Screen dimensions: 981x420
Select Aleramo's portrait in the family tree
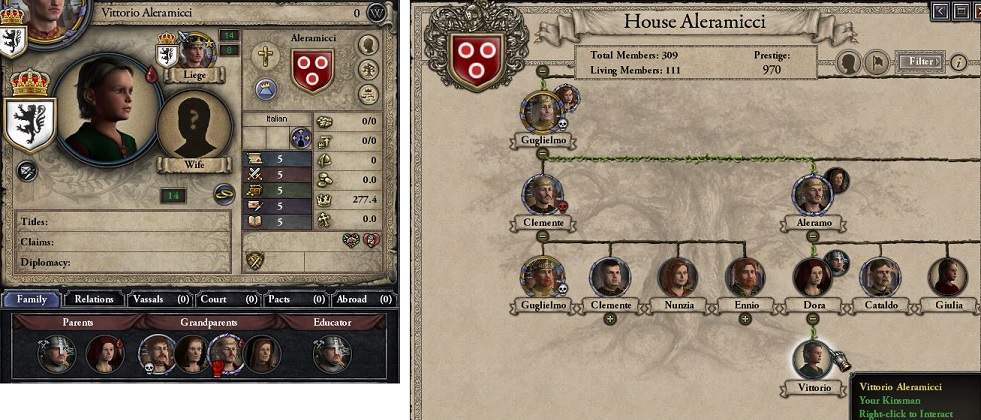coord(814,194)
